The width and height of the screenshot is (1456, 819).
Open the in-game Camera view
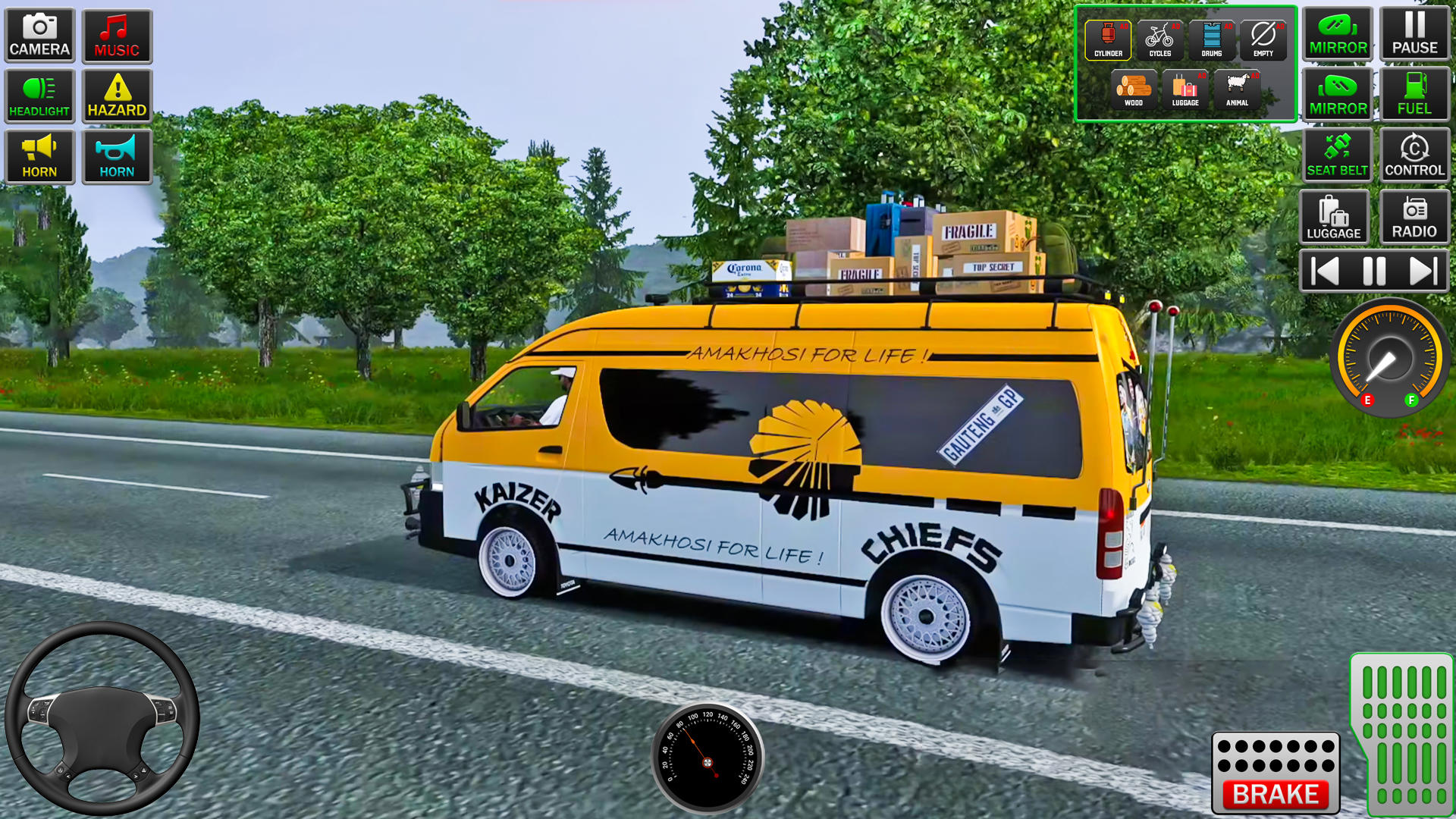39,34
